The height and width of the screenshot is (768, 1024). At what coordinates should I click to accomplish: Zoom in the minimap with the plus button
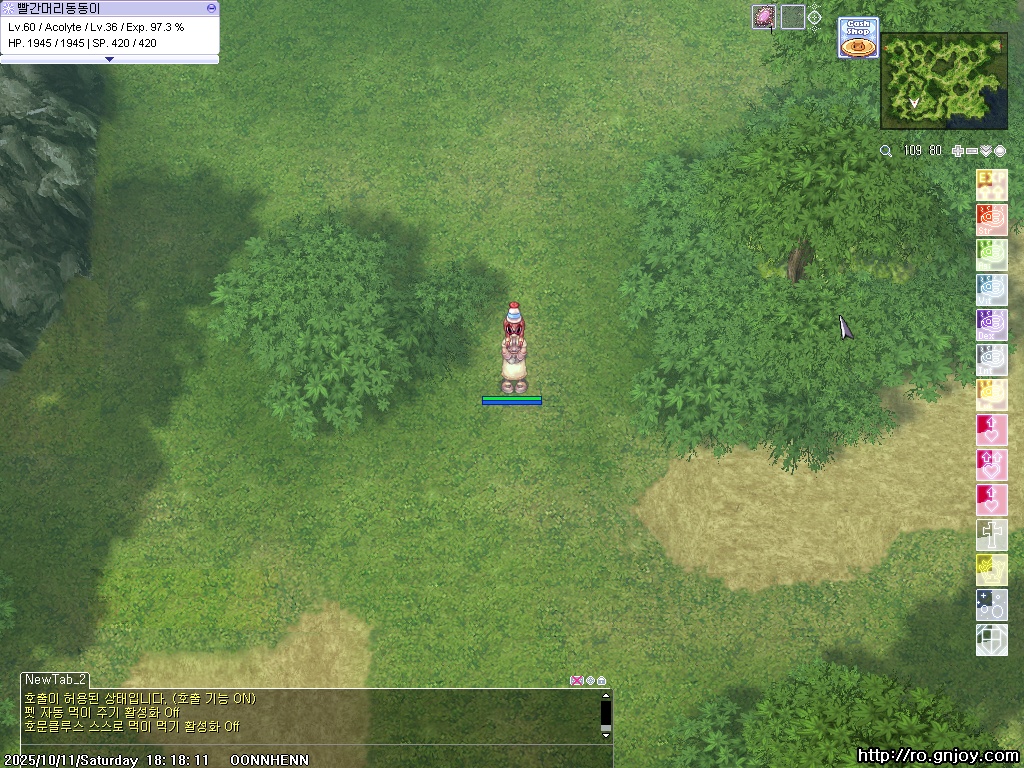pyautogui.click(x=958, y=151)
